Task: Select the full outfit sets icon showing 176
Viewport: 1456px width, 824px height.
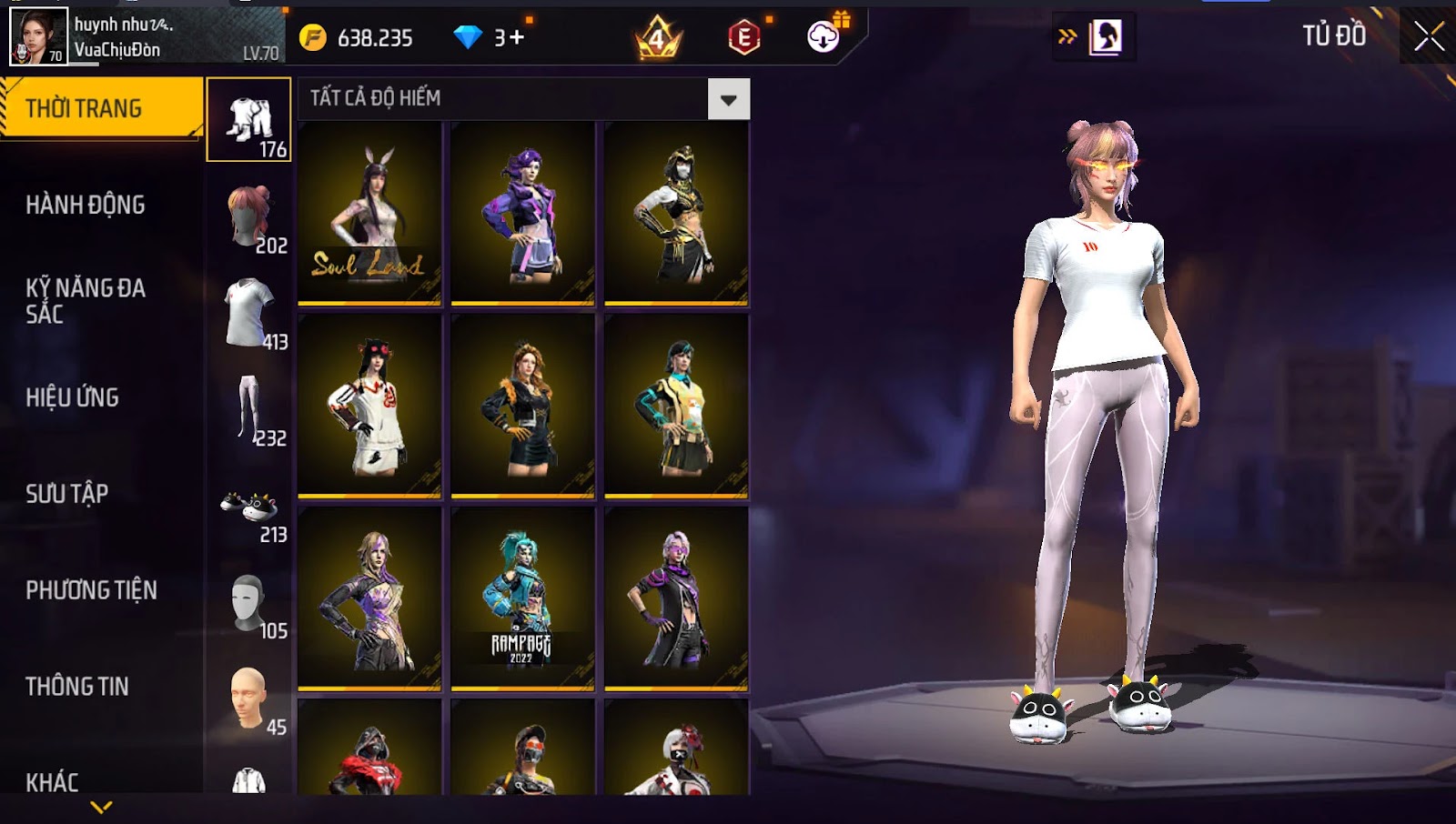Action: click(248, 120)
